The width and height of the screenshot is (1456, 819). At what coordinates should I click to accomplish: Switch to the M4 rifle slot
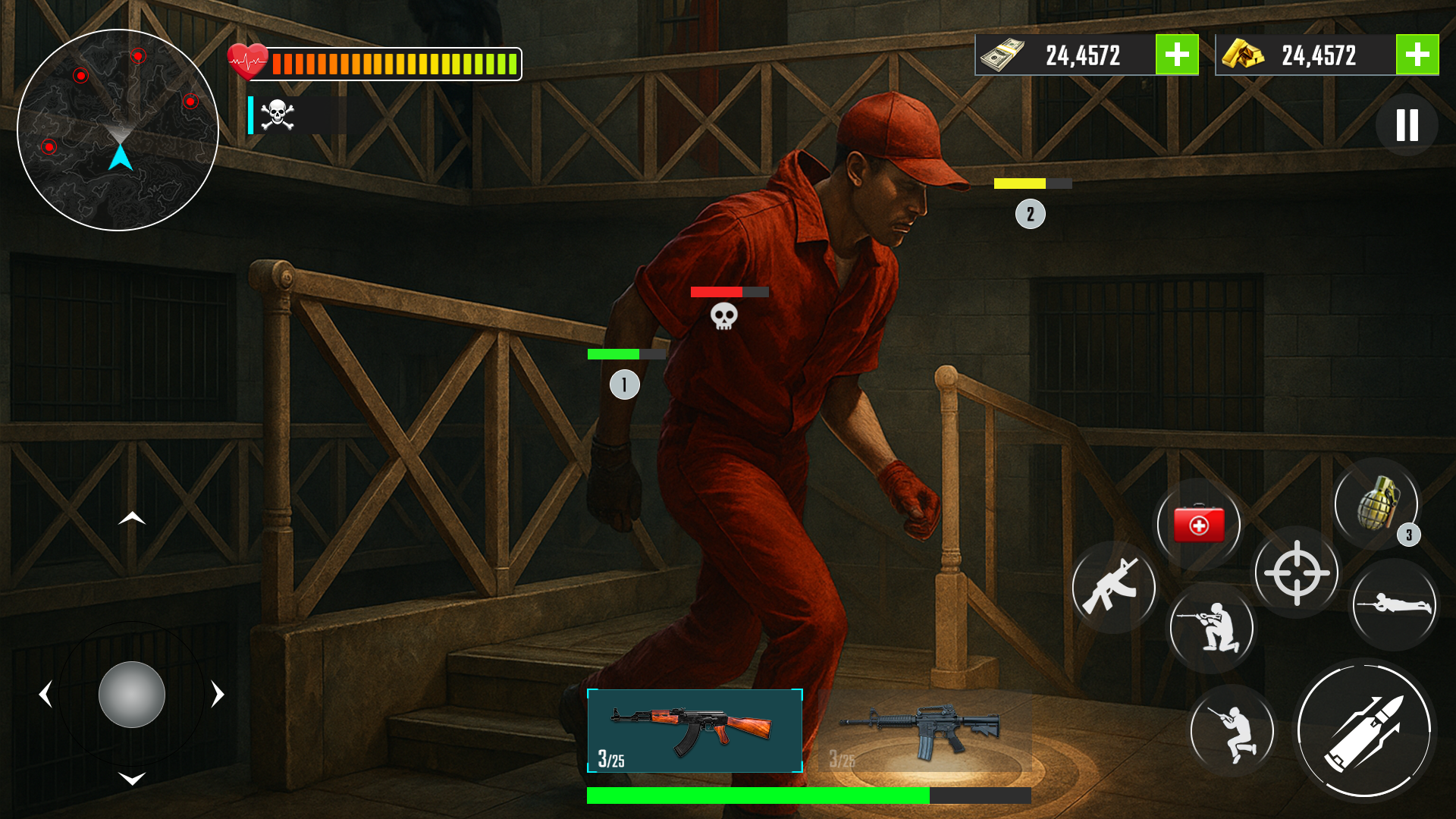pos(924,732)
